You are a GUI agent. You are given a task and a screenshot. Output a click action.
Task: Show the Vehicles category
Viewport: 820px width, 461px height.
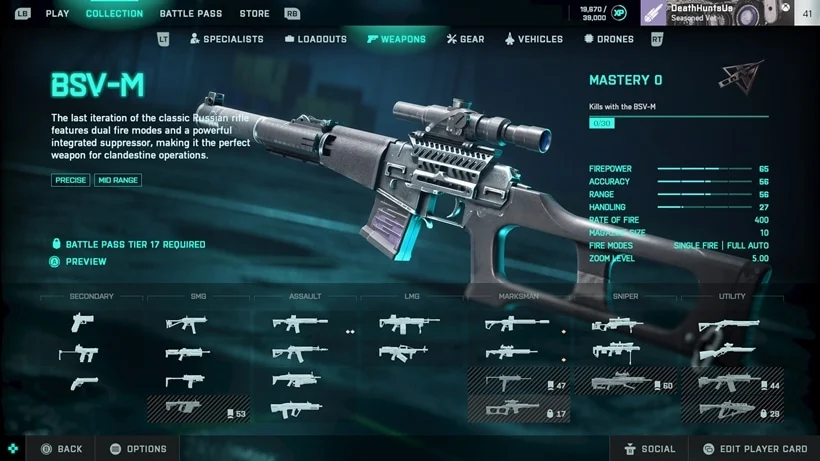click(x=533, y=39)
